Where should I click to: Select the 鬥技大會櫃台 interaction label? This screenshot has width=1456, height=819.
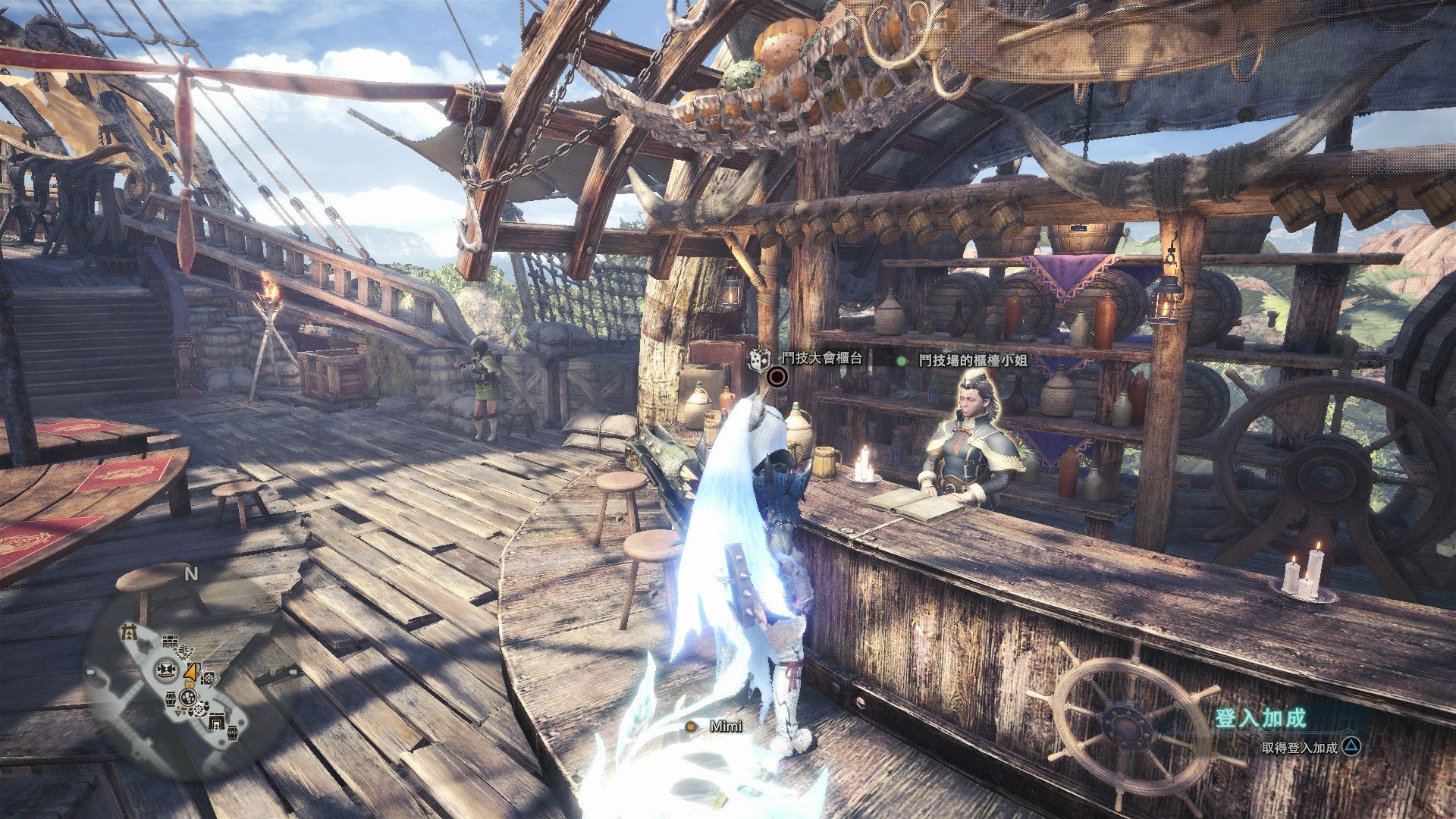(821, 358)
